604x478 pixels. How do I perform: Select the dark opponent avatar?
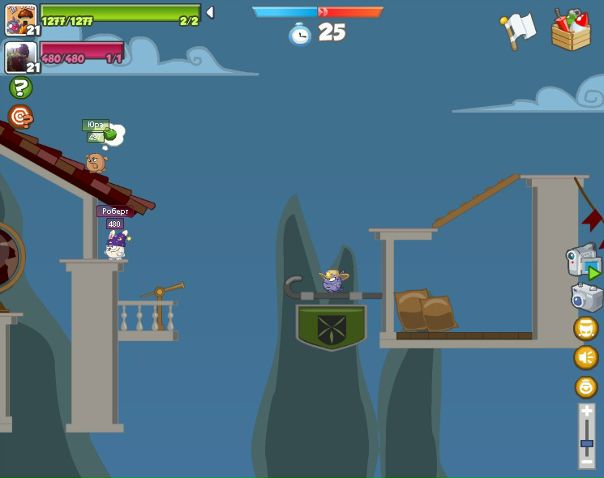pyautogui.click(x=19, y=56)
